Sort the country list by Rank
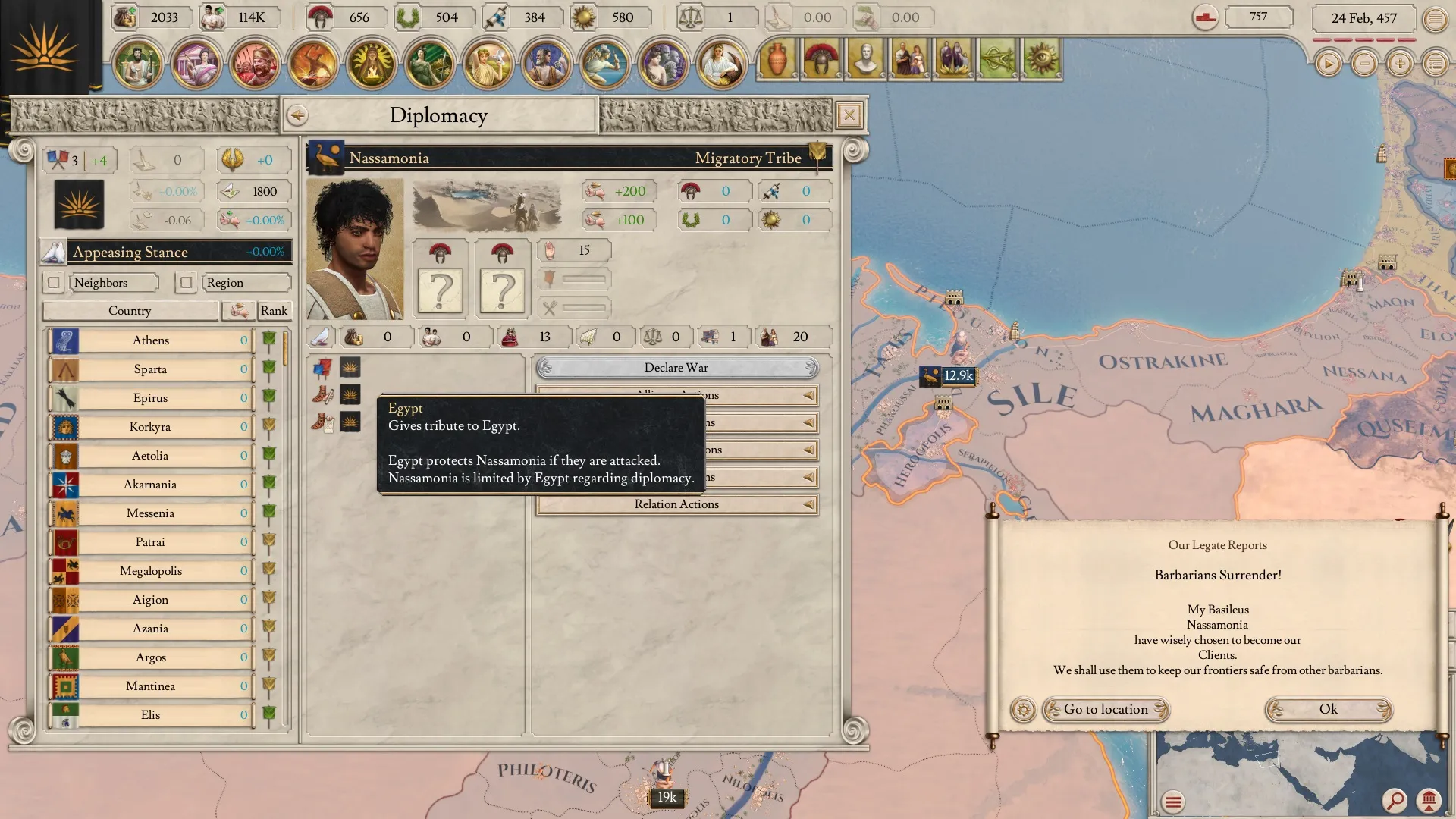Screen dimensions: 1456x819 (274, 311)
